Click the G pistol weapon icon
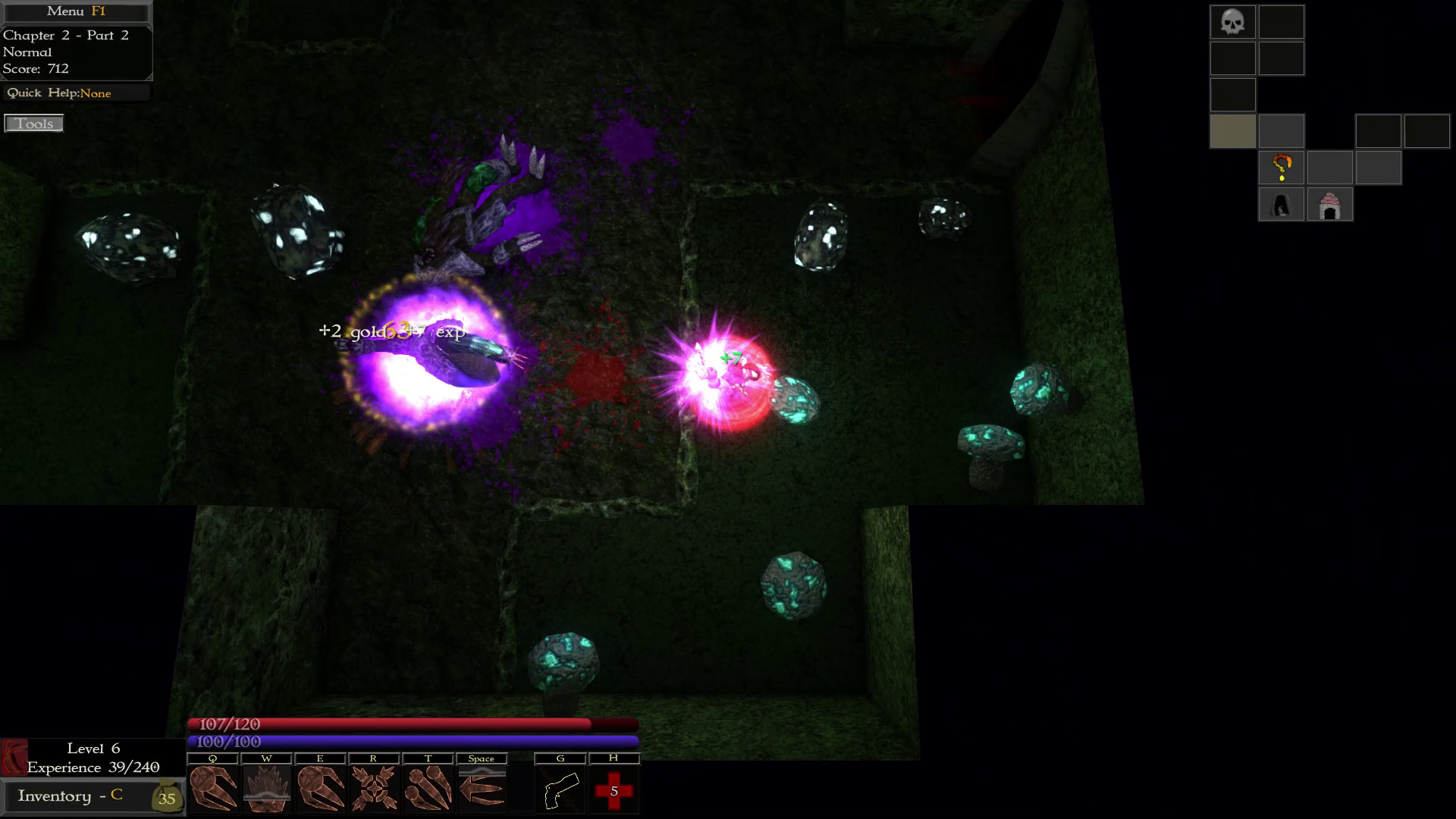This screenshot has height=819, width=1456. (x=560, y=789)
